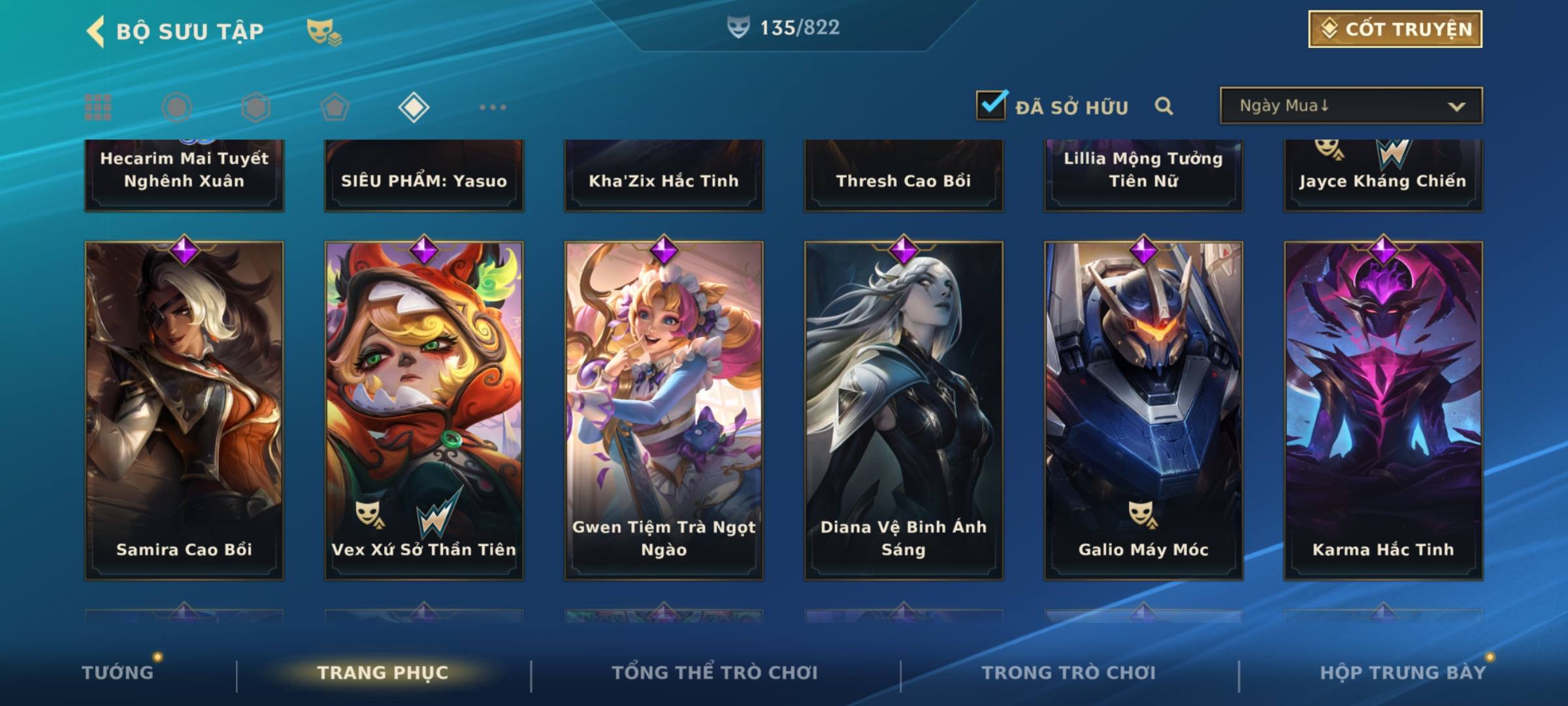The image size is (1568, 706).
Task: Go back from Bộ Sưu Tập
Action: pyautogui.click(x=96, y=31)
